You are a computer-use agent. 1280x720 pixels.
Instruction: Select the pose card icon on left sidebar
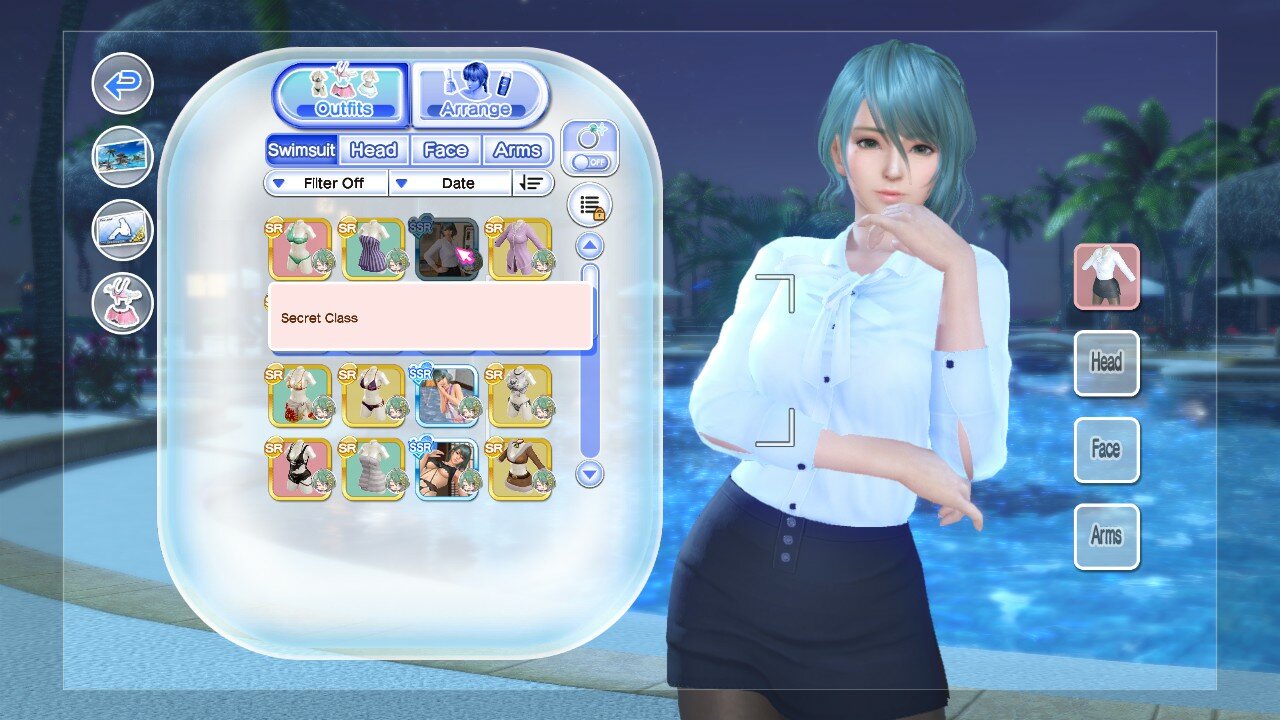pos(121,230)
